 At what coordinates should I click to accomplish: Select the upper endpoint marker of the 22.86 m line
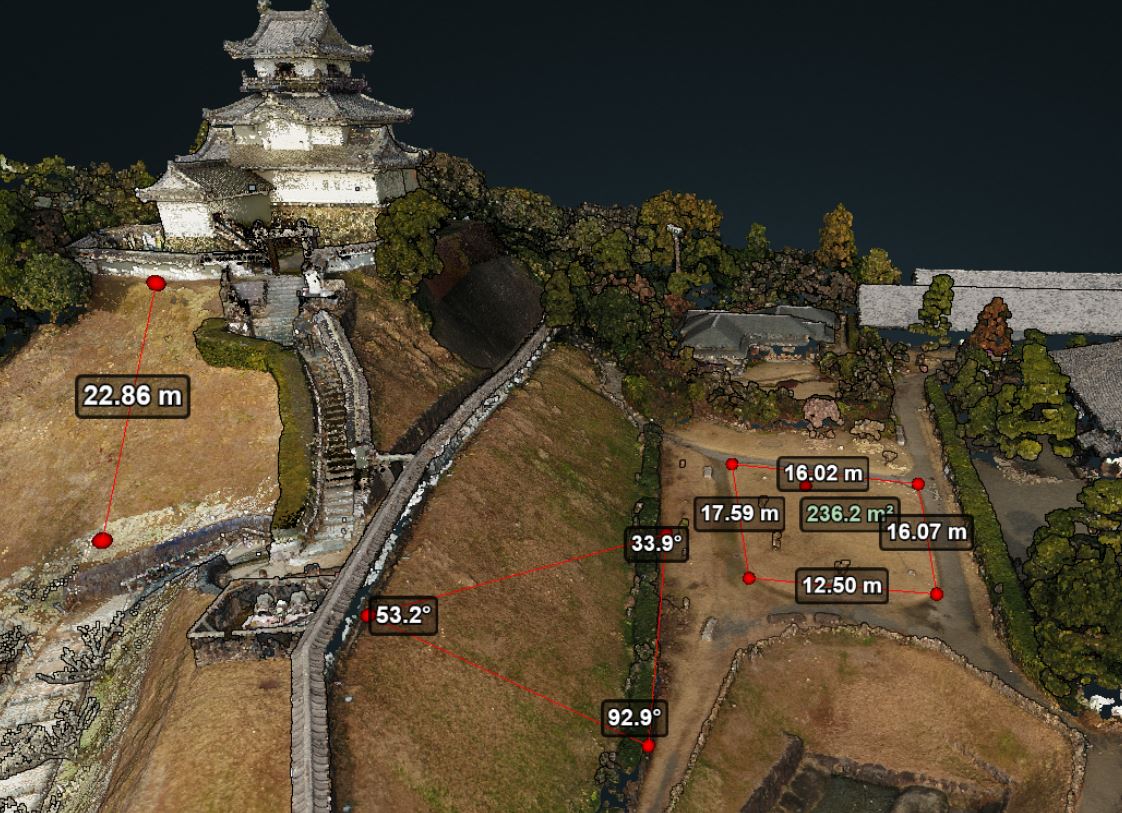pyautogui.click(x=156, y=283)
